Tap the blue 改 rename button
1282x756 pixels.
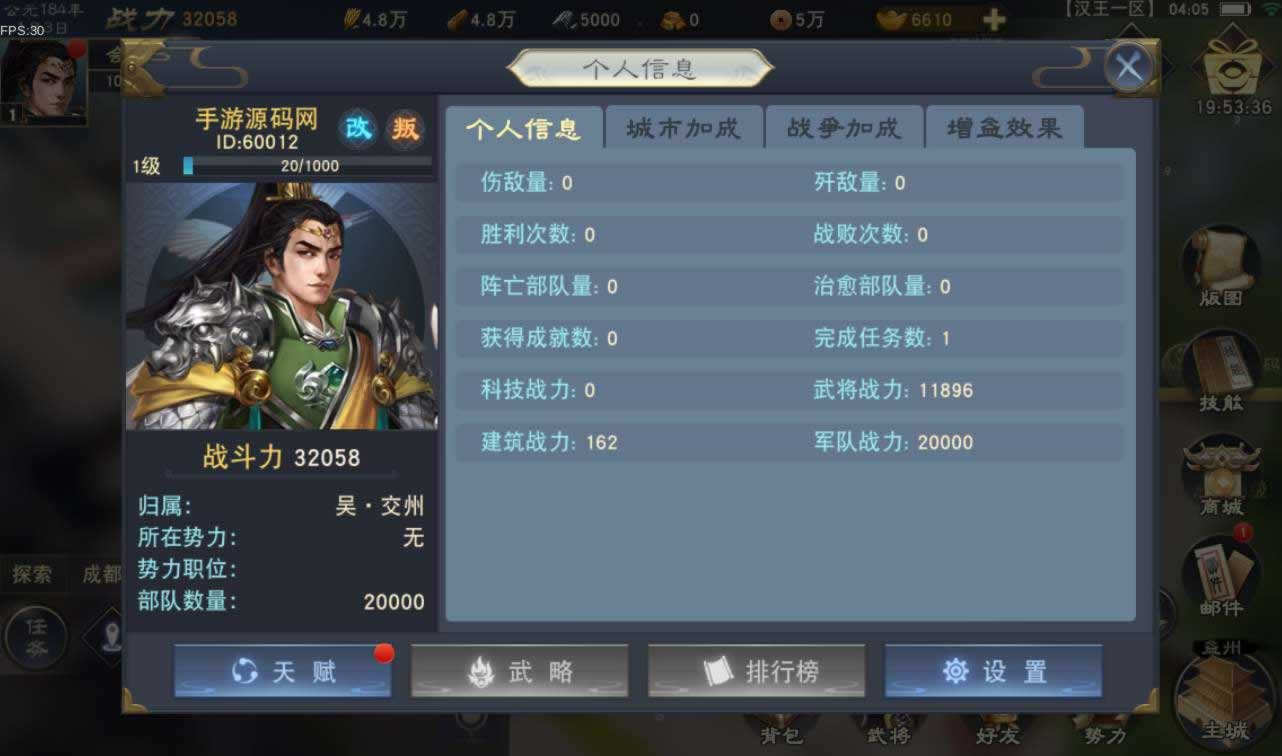[x=358, y=128]
